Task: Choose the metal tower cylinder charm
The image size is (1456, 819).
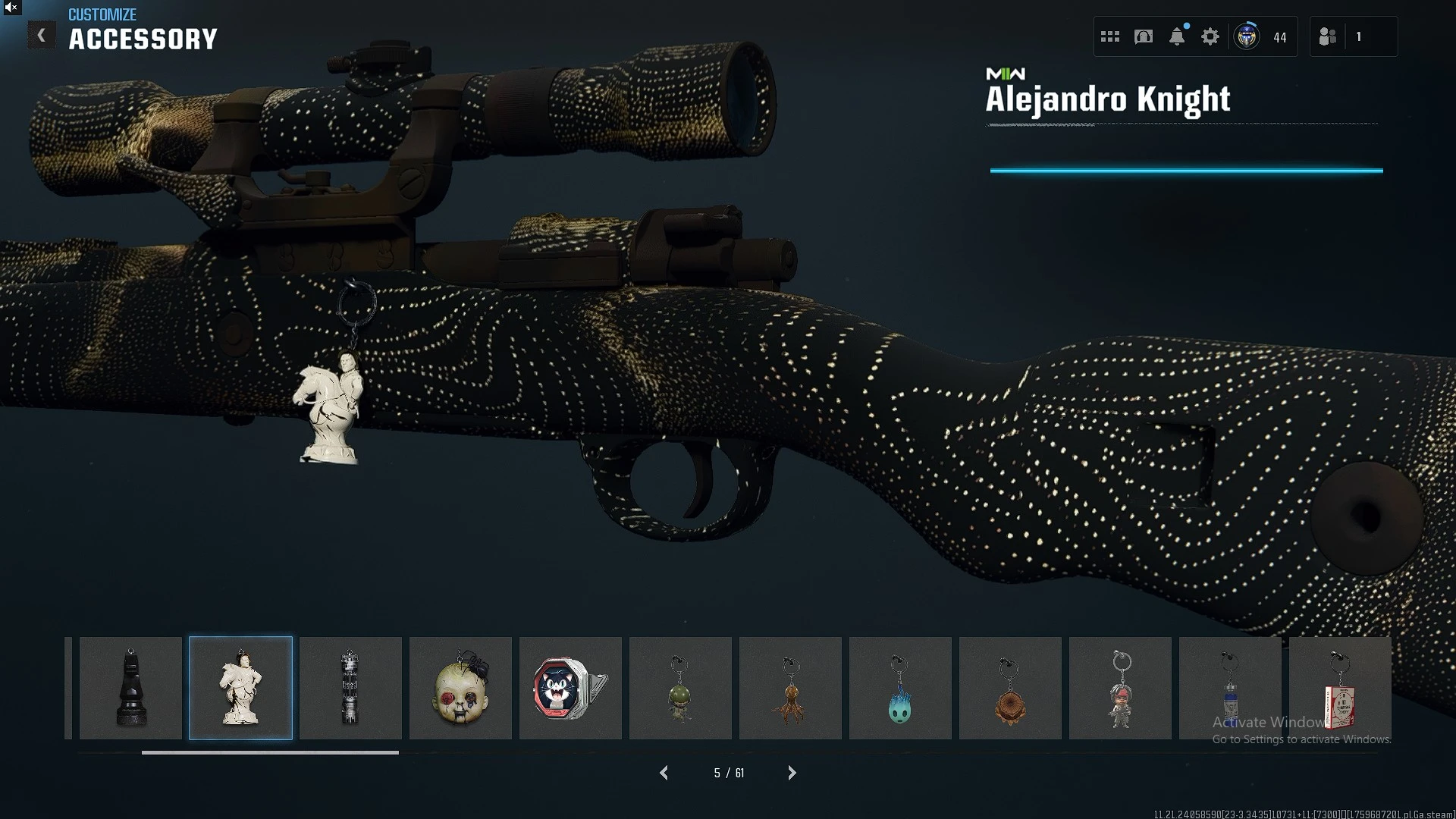Action: point(350,688)
